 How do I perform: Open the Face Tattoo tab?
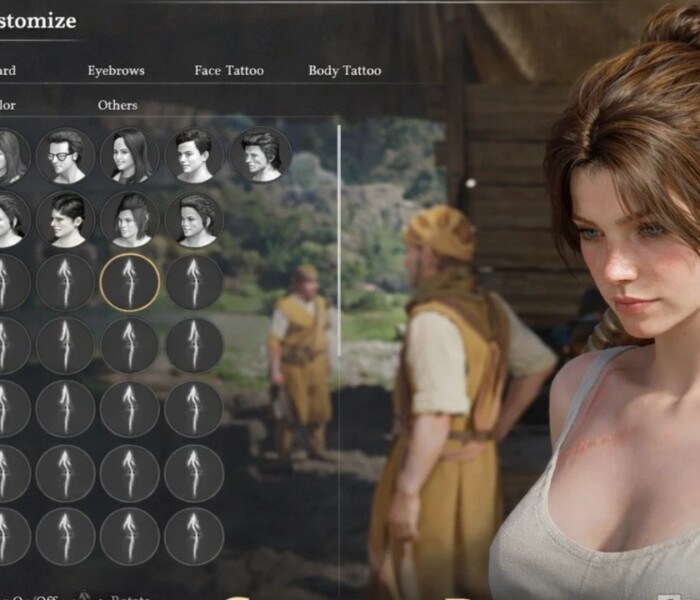coord(229,71)
